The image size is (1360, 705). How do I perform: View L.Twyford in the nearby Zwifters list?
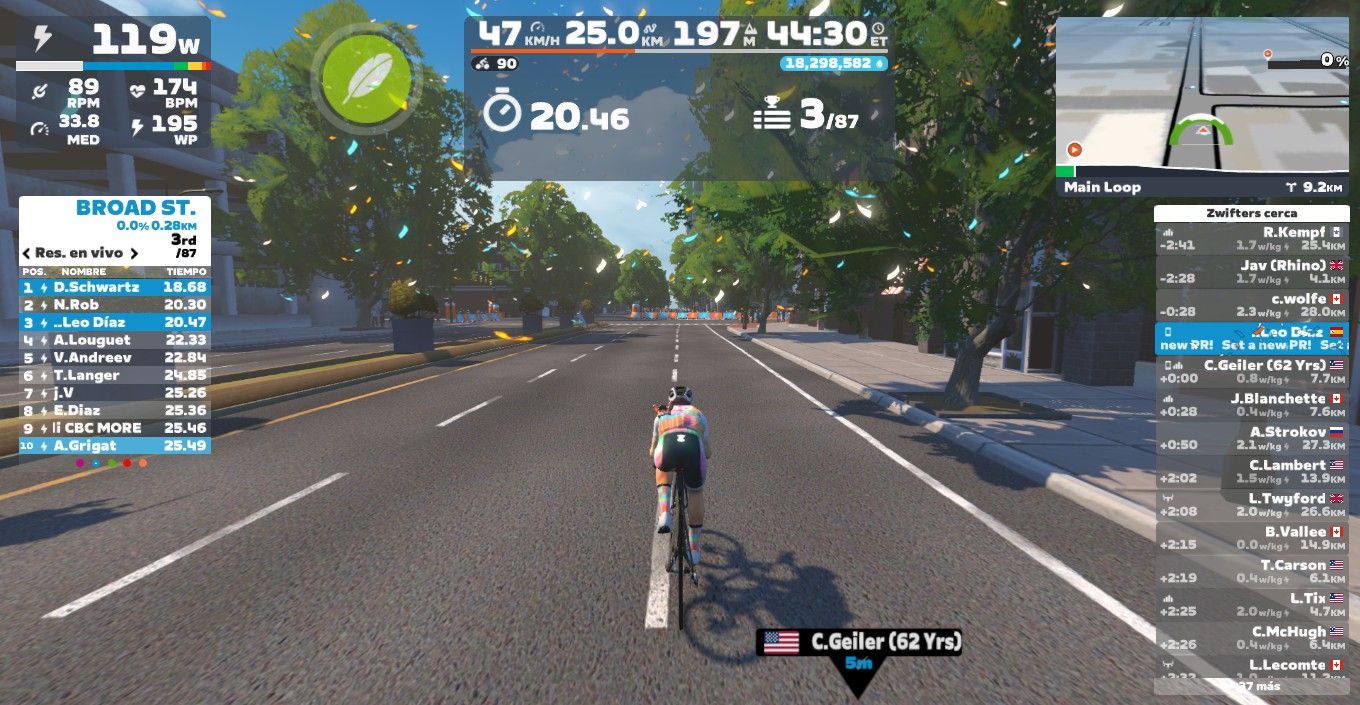pos(1251,504)
